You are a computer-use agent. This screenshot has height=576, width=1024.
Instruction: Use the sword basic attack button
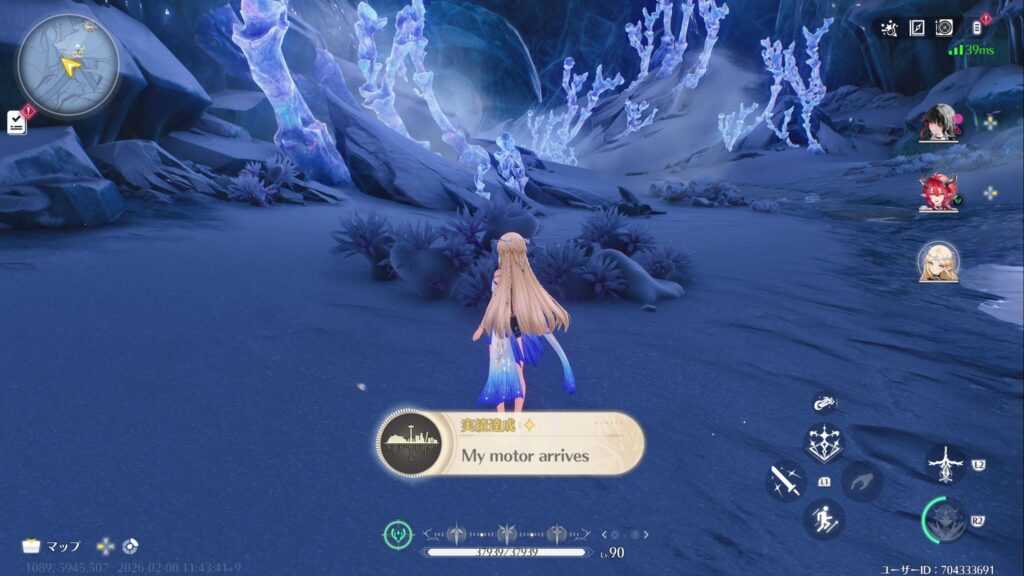point(785,482)
